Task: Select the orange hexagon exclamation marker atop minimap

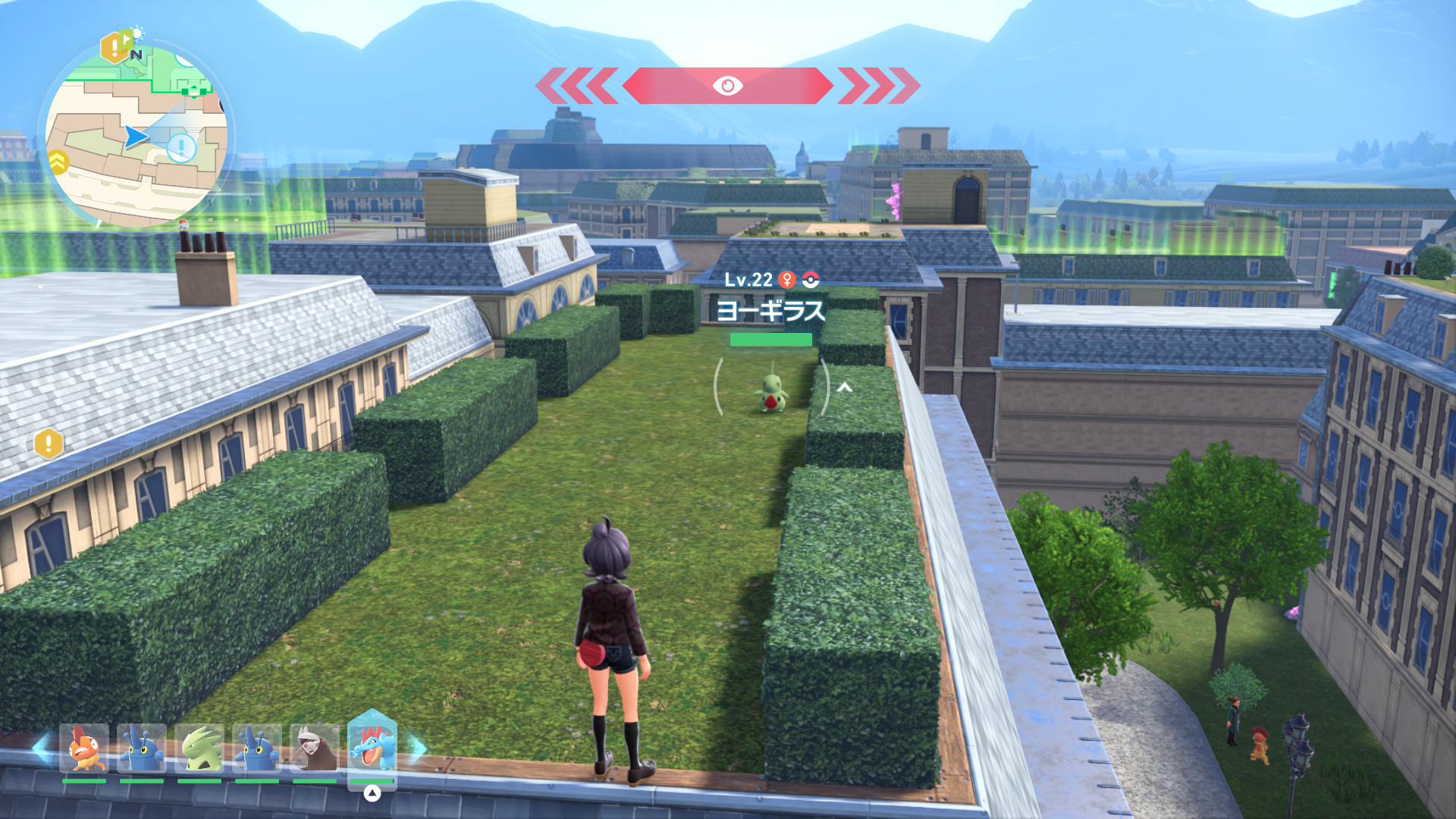Action: [x=114, y=49]
